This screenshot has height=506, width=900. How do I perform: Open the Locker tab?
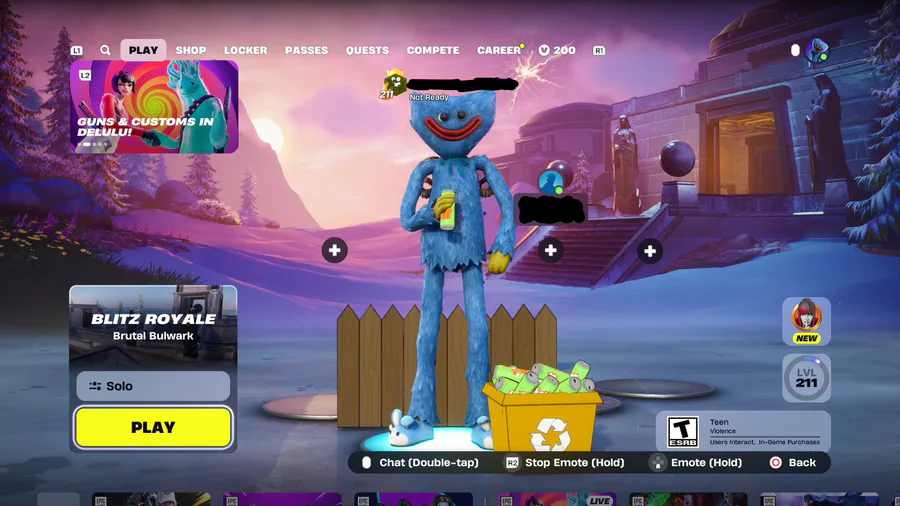[x=245, y=50]
